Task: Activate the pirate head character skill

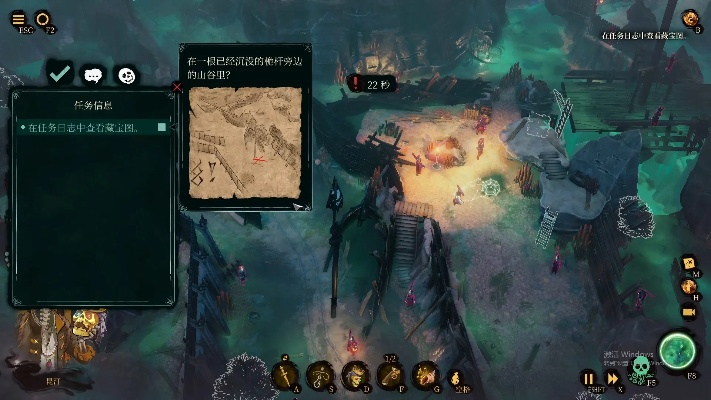Action: [x=355, y=375]
